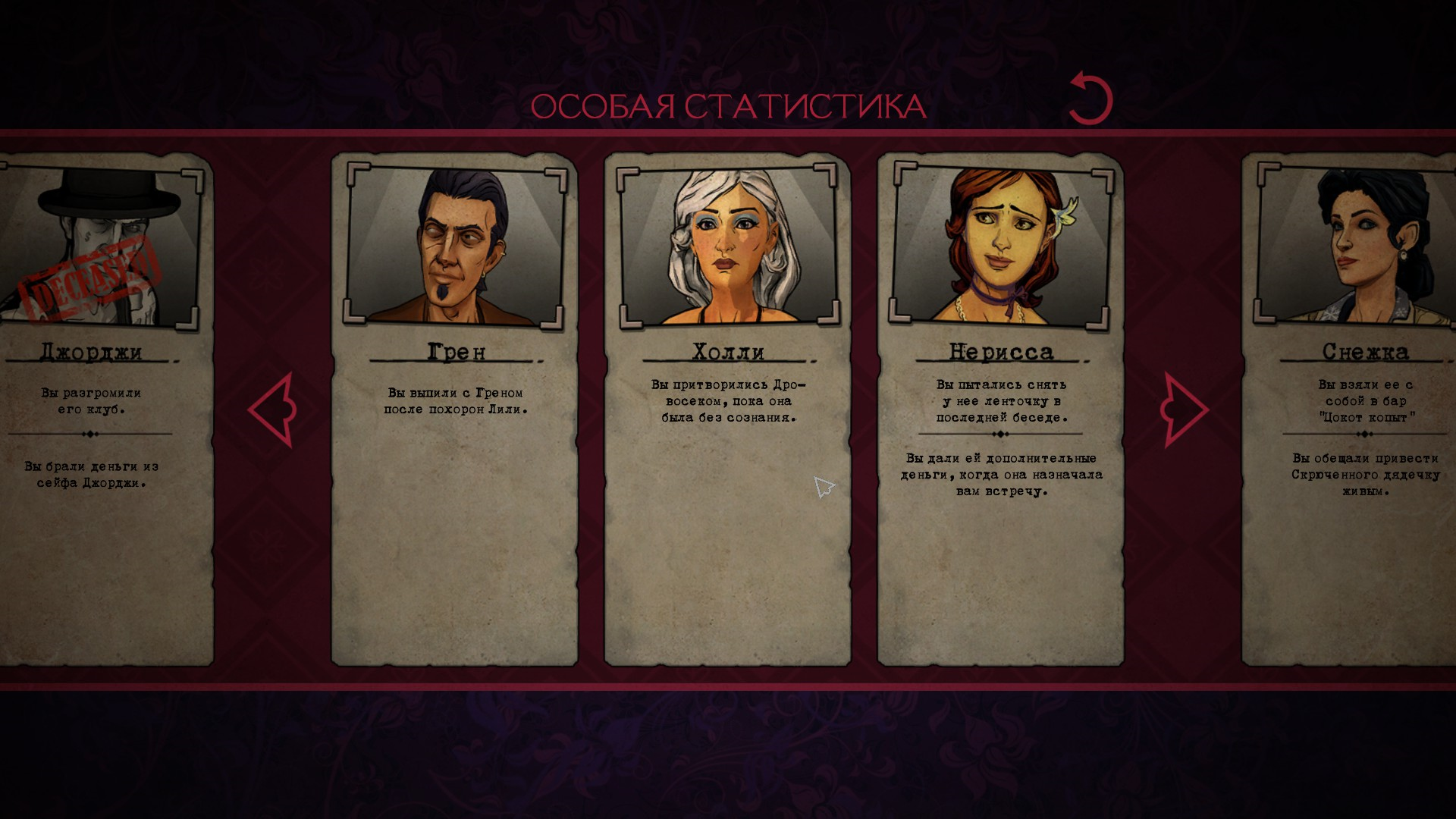Screen dimensions: 1456x819
Task: Open the Нерисса character card
Action: tap(1000, 409)
